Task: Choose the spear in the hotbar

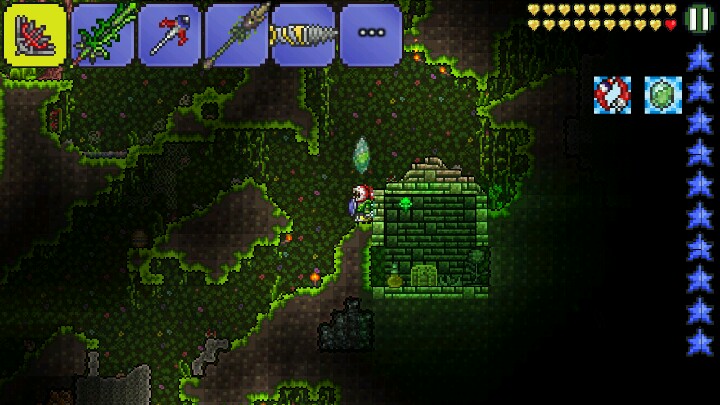Action: [x=236, y=34]
